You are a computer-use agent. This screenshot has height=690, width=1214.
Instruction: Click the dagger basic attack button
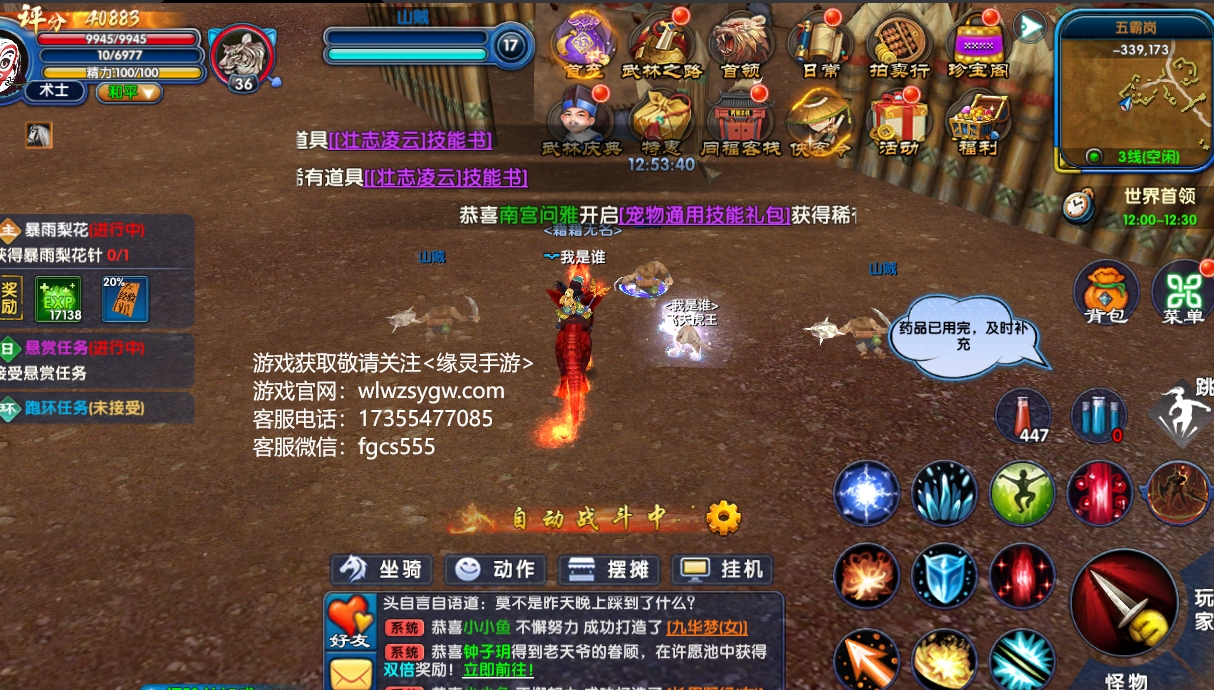click(x=1124, y=604)
